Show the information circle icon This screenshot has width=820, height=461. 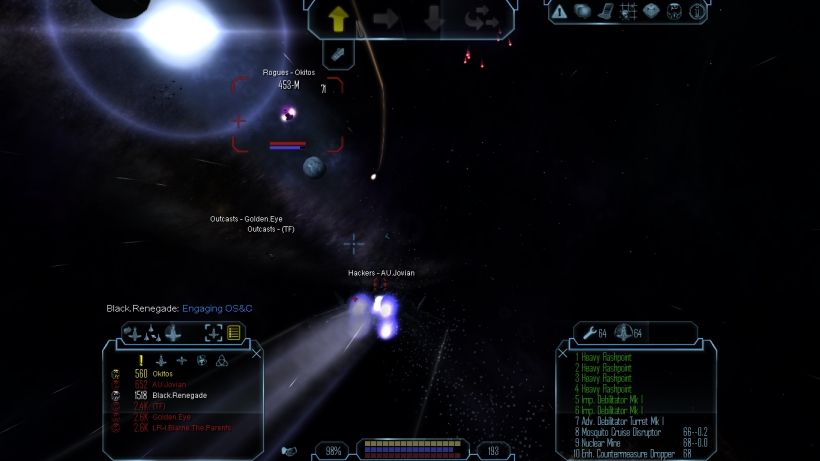pos(697,12)
